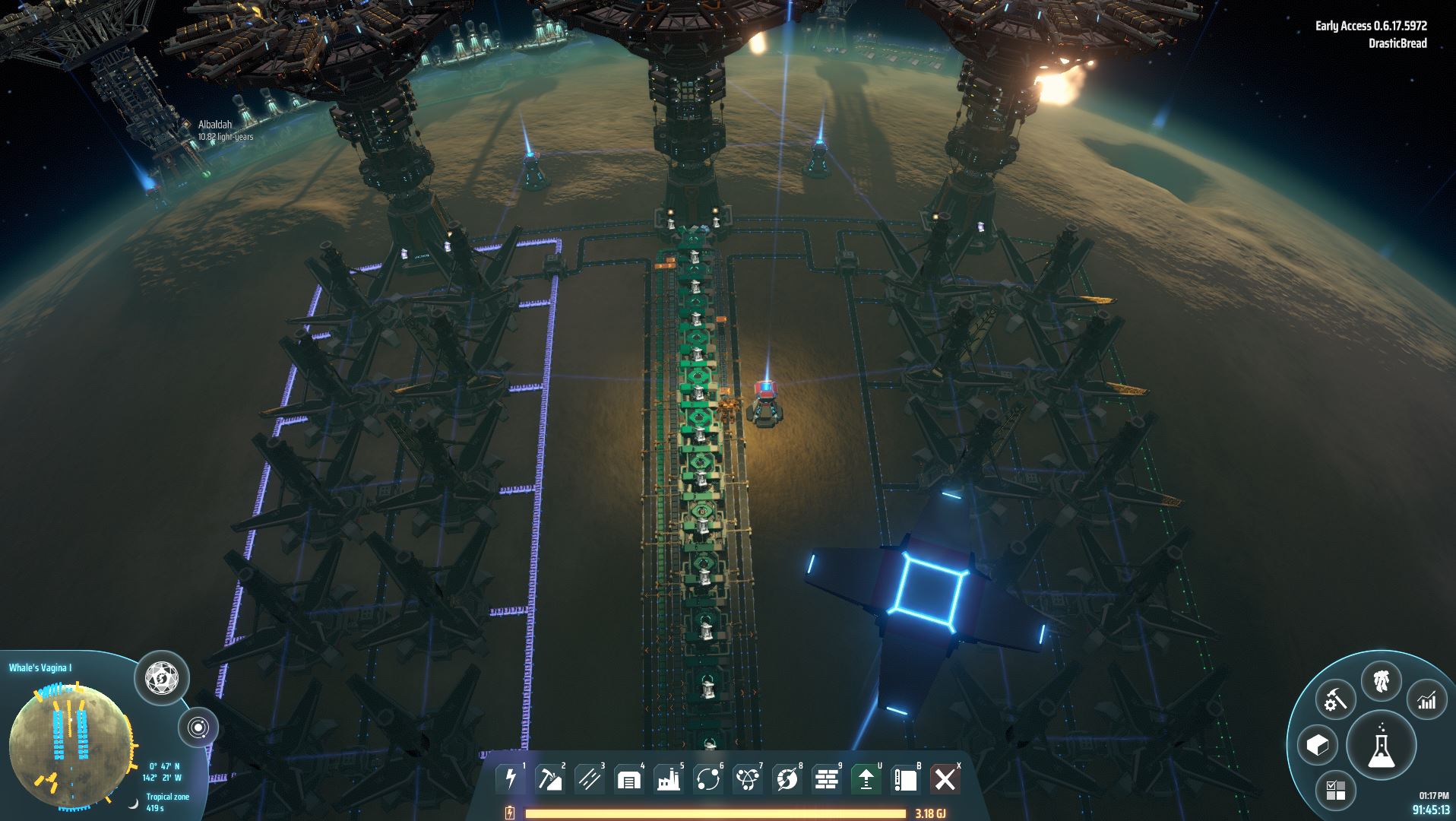Open the checkbox grid panel icon
Viewport: 1456px width, 821px height.
1335,790
